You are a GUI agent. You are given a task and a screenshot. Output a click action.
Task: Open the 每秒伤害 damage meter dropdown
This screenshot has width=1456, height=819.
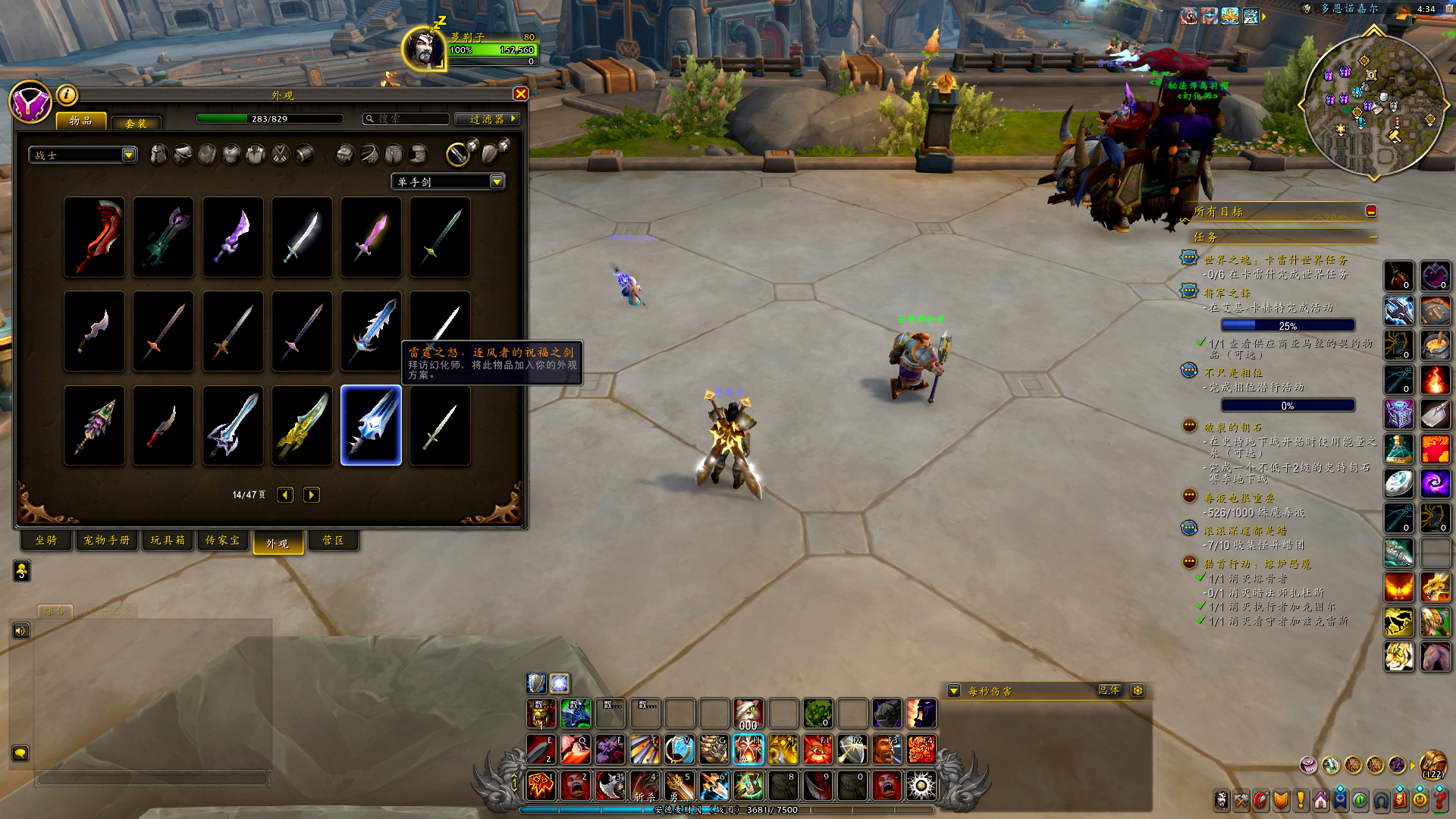point(954,691)
